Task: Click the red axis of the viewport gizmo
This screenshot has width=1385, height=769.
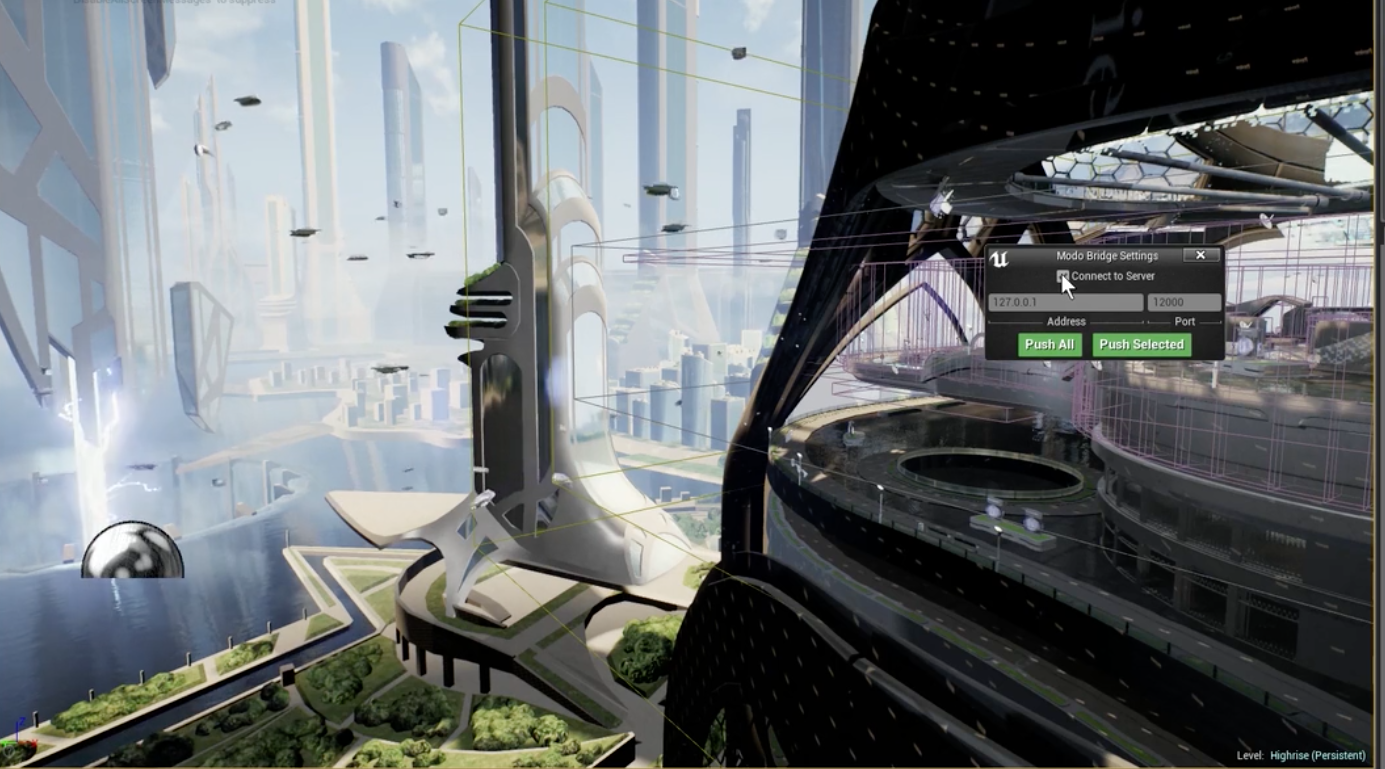Action: (30, 742)
